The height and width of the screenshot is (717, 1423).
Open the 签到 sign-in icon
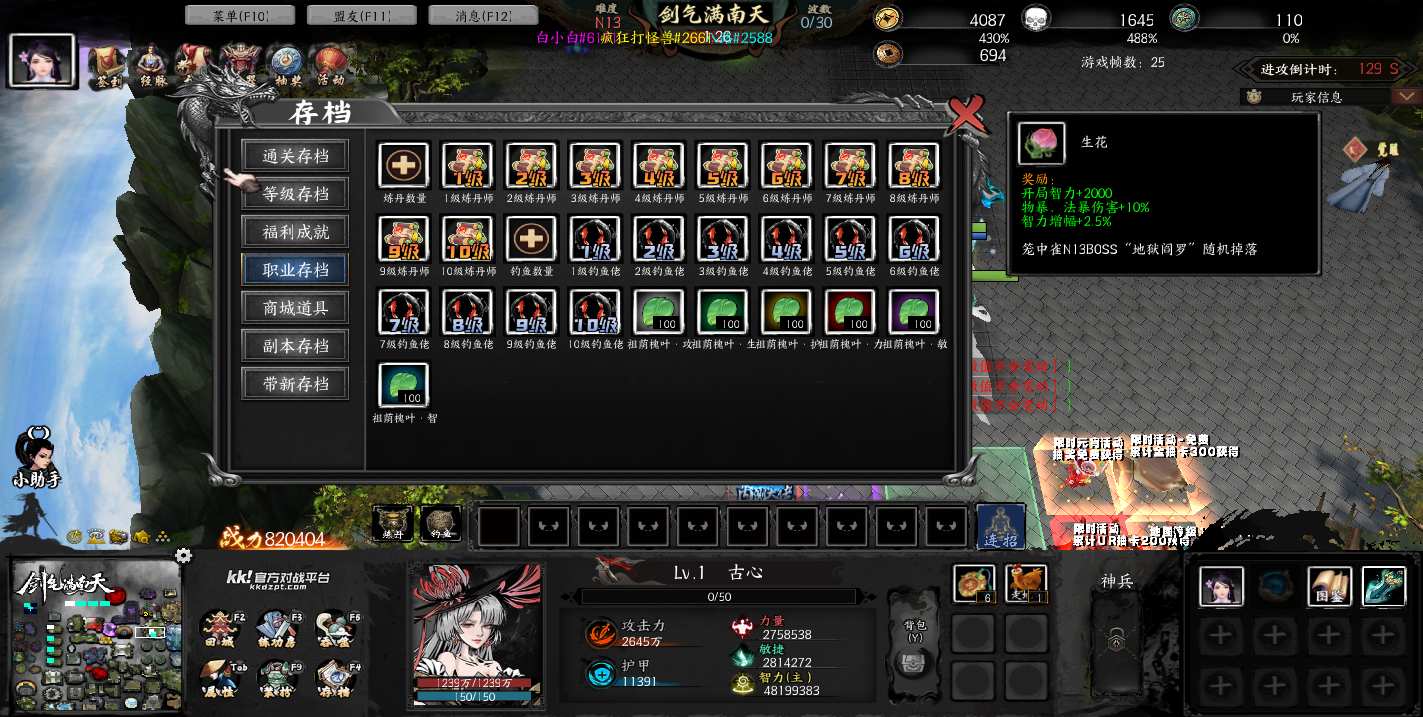(x=106, y=66)
